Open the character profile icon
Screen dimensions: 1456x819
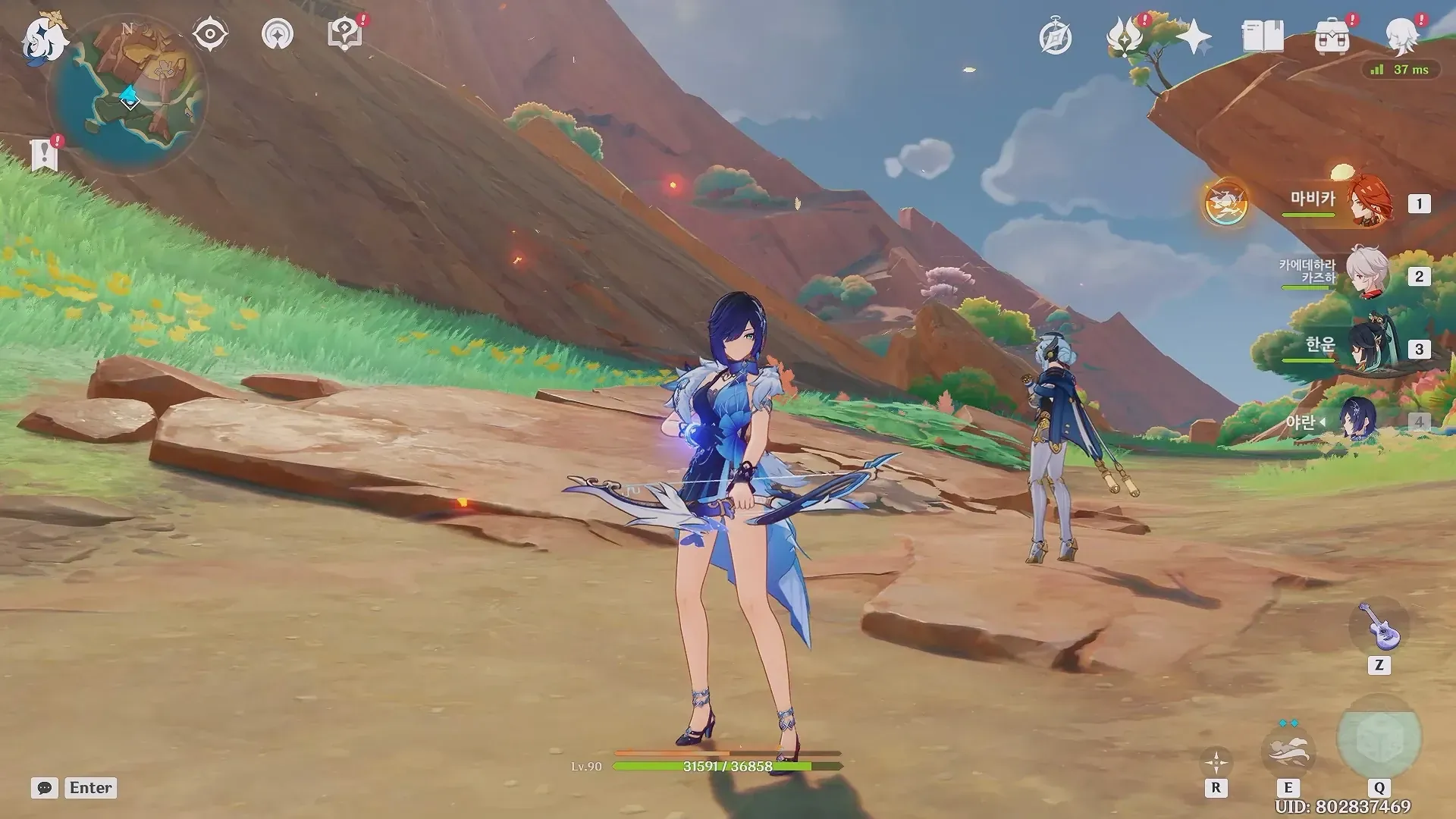(x=1402, y=36)
